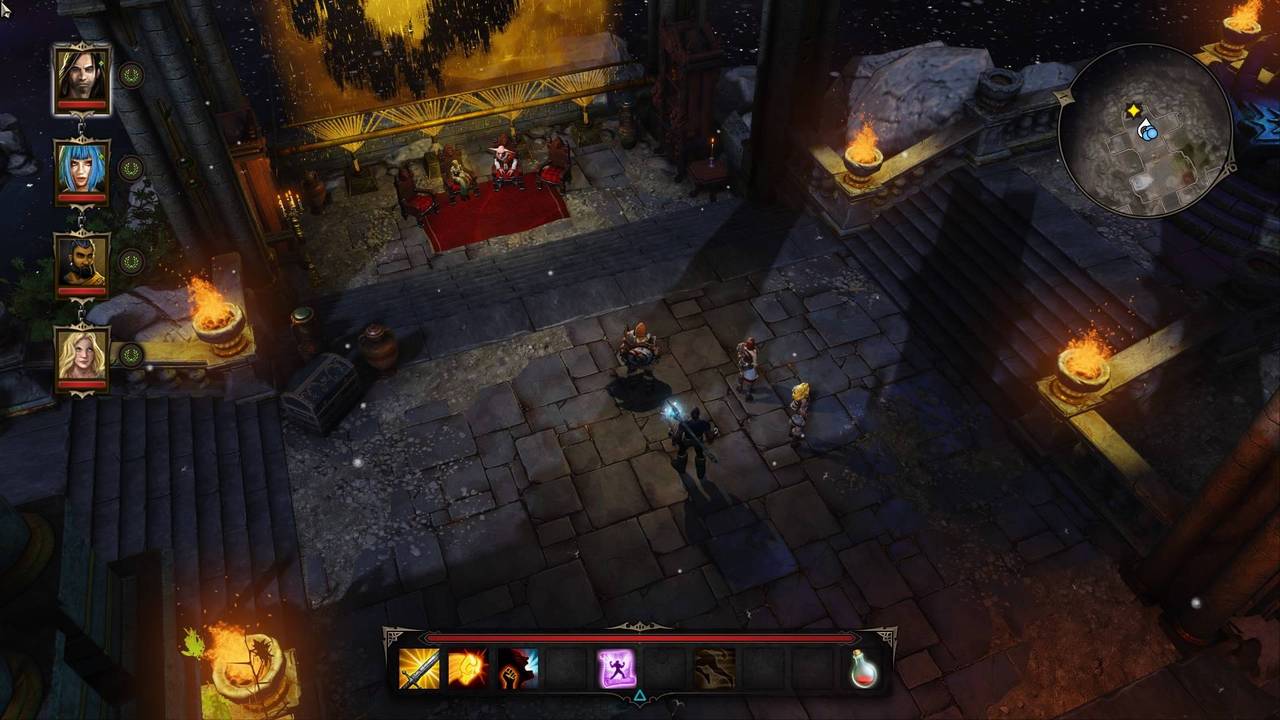
Task: Select the blue-haired woman's party portrait
Action: tap(82, 169)
